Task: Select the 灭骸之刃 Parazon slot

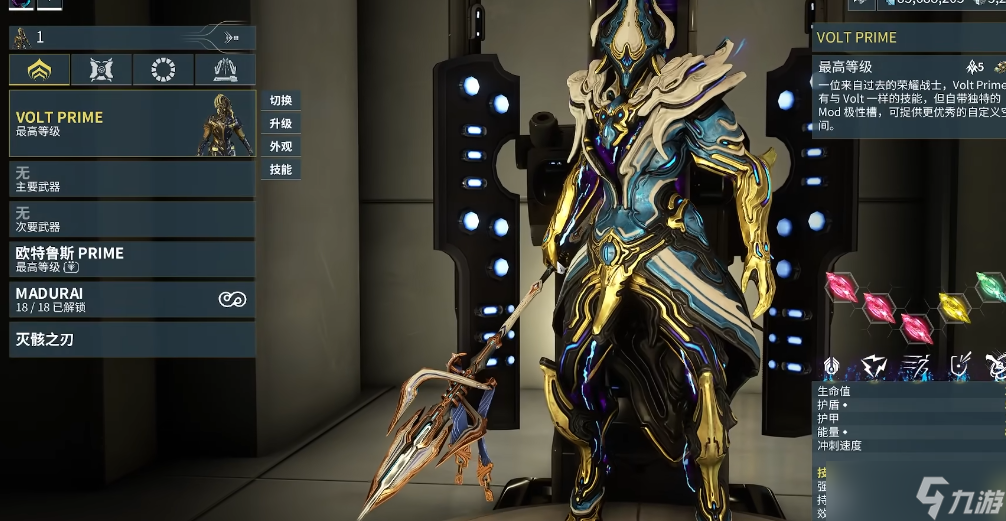Action: pyautogui.click(x=132, y=340)
